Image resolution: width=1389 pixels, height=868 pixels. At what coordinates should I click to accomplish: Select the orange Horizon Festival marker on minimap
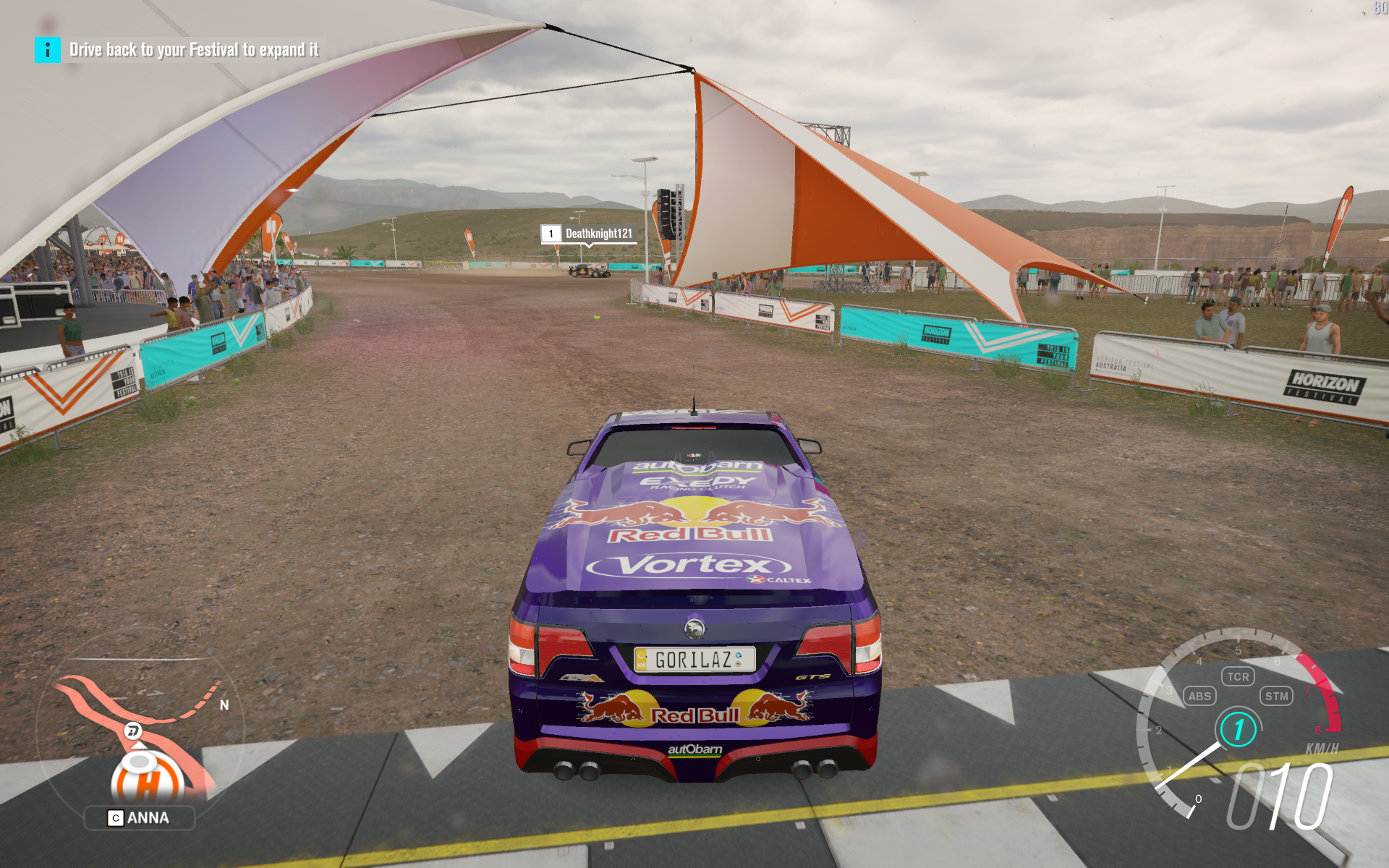click(147, 780)
